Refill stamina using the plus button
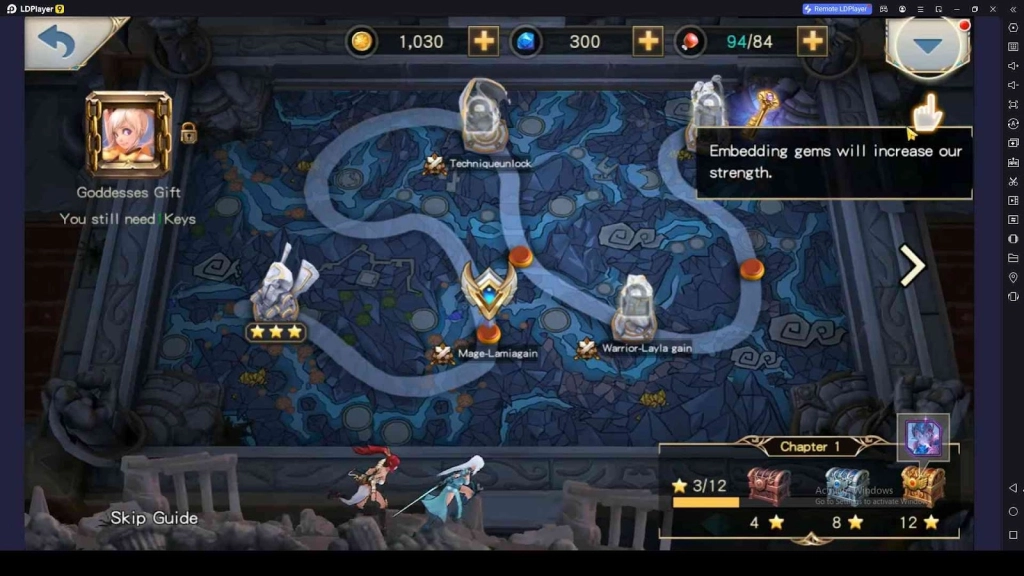 pos(811,41)
